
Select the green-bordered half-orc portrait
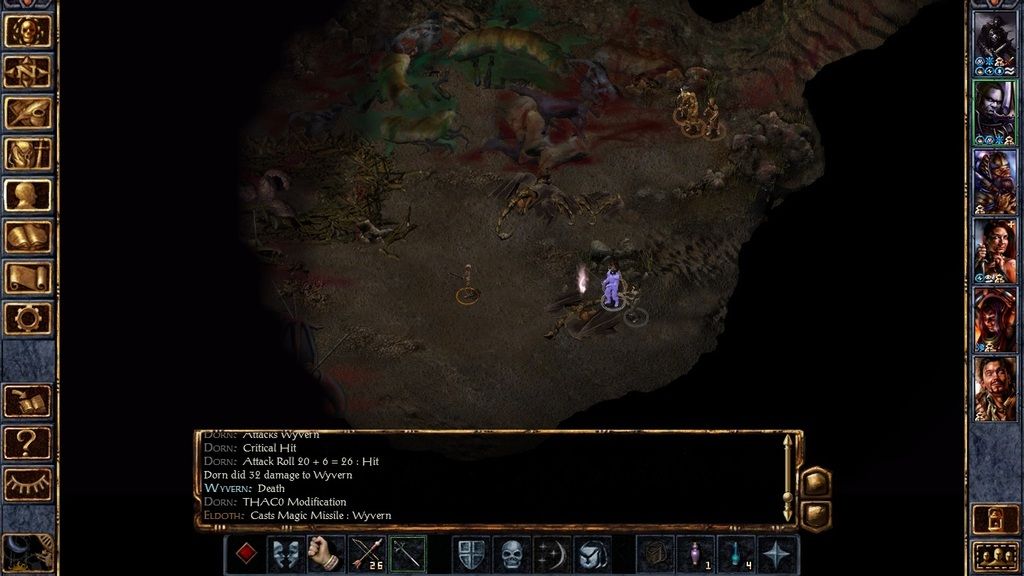pyautogui.click(x=995, y=112)
